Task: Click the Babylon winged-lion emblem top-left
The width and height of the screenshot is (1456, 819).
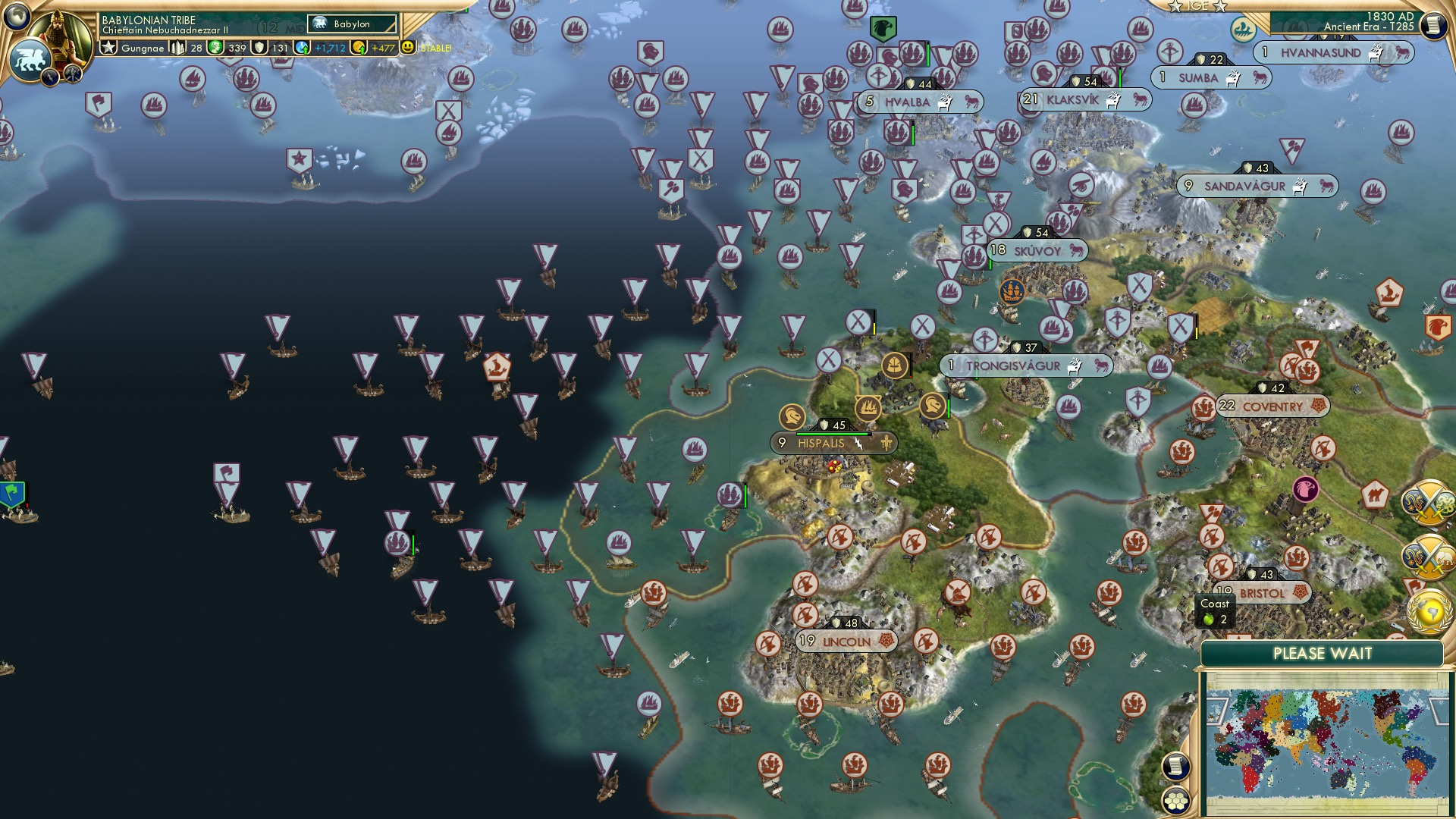Action: [x=32, y=59]
